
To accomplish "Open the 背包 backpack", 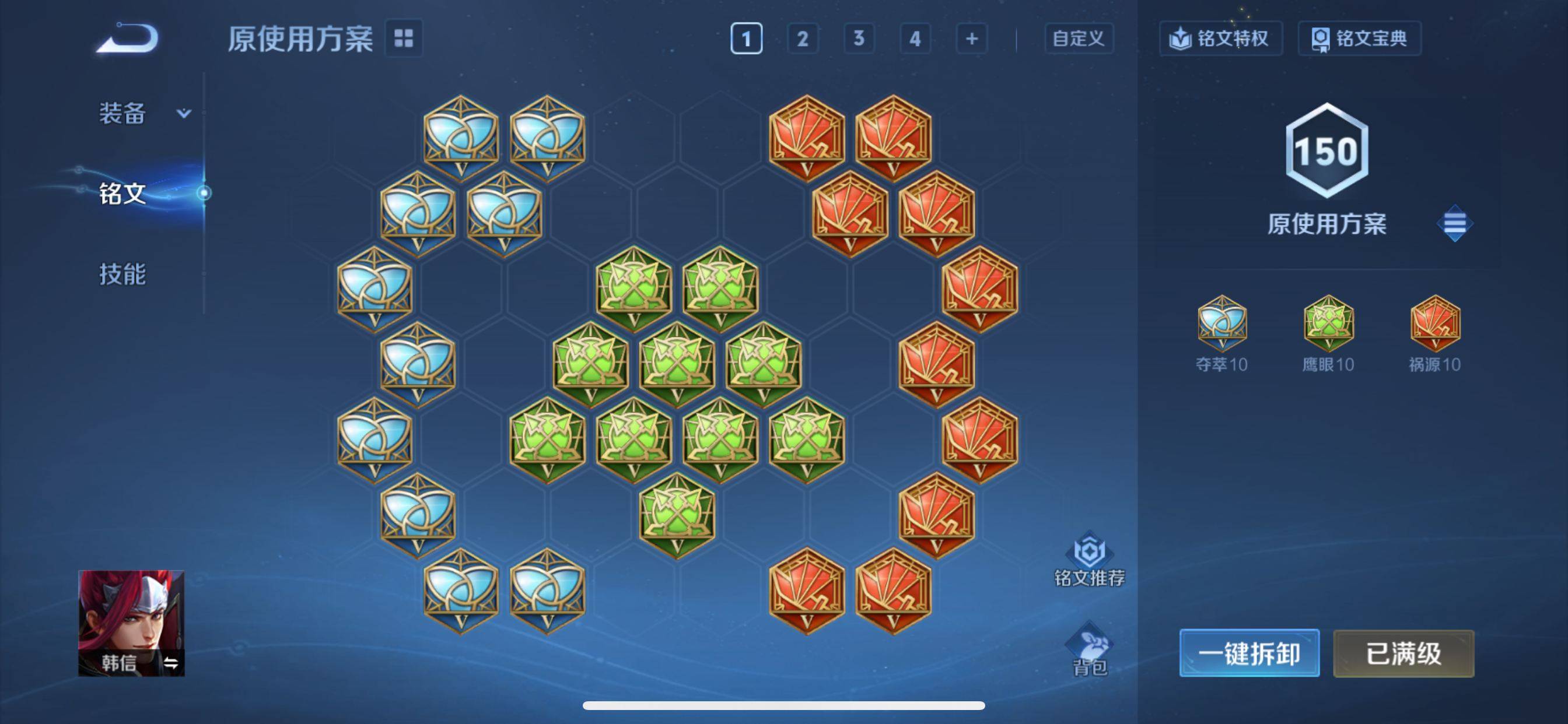I will tap(1089, 649).
